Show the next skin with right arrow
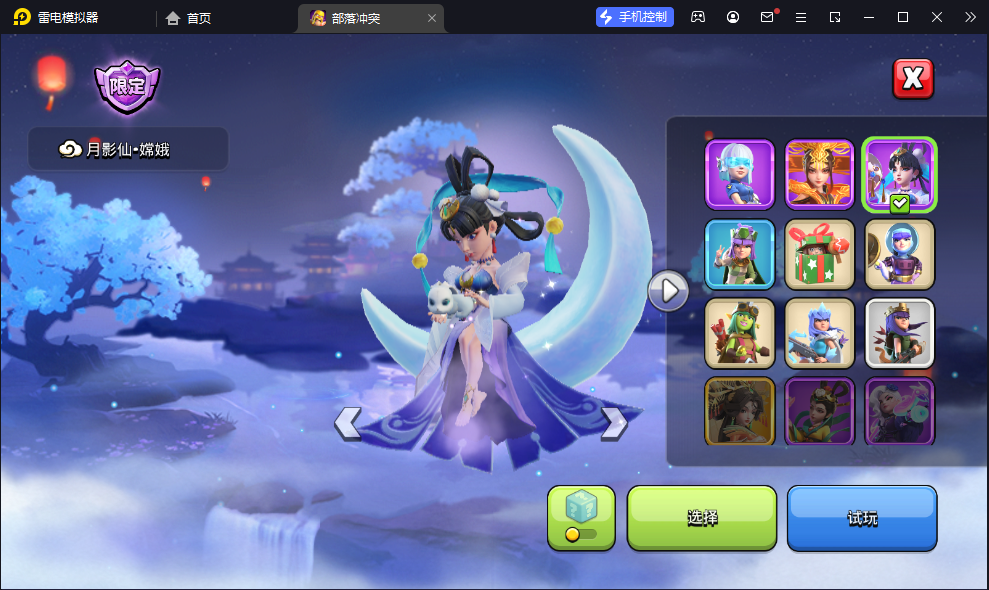 pos(613,424)
